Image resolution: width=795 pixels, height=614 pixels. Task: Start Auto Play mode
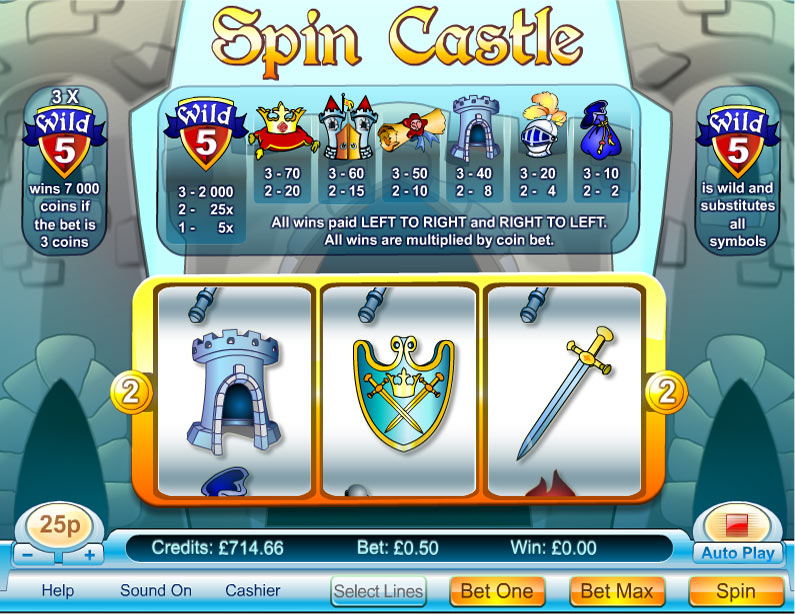point(739,552)
